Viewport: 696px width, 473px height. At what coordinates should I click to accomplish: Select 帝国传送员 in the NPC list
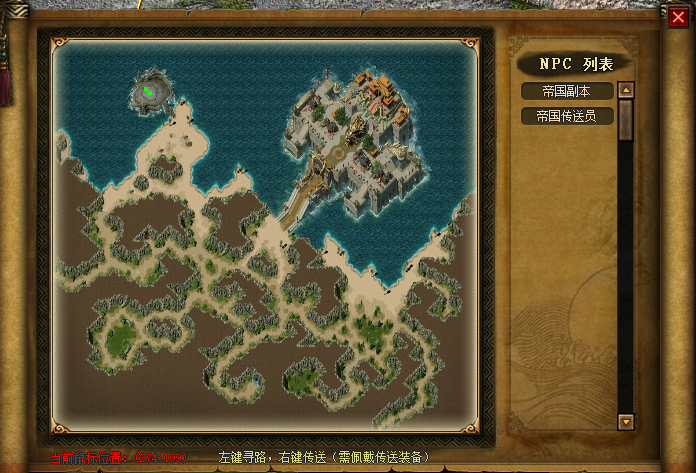pos(565,115)
